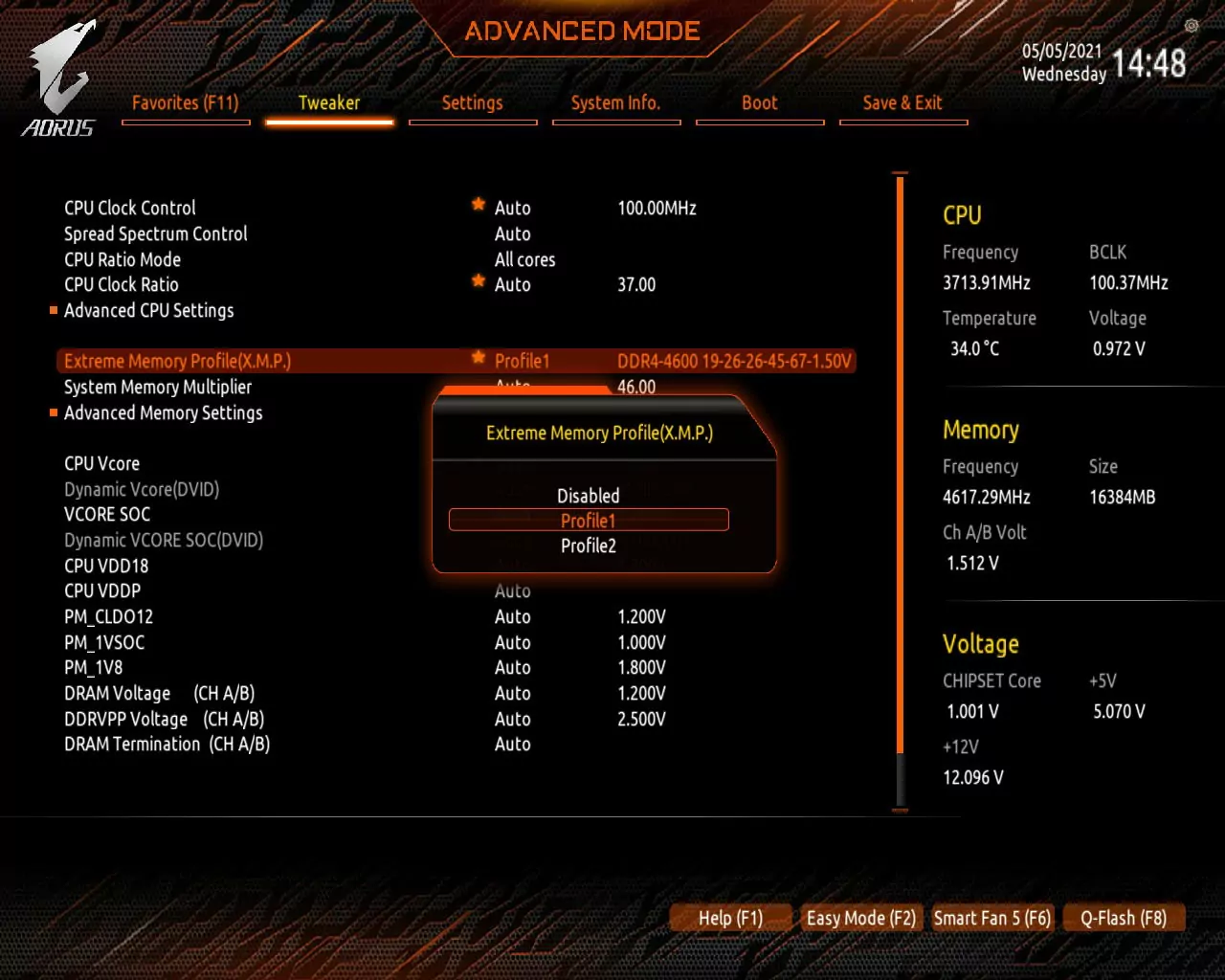Image resolution: width=1225 pixels, height=980 pixels.
Task: Choose the CPU Clock Ratio entry
Action: coord(122,284)
